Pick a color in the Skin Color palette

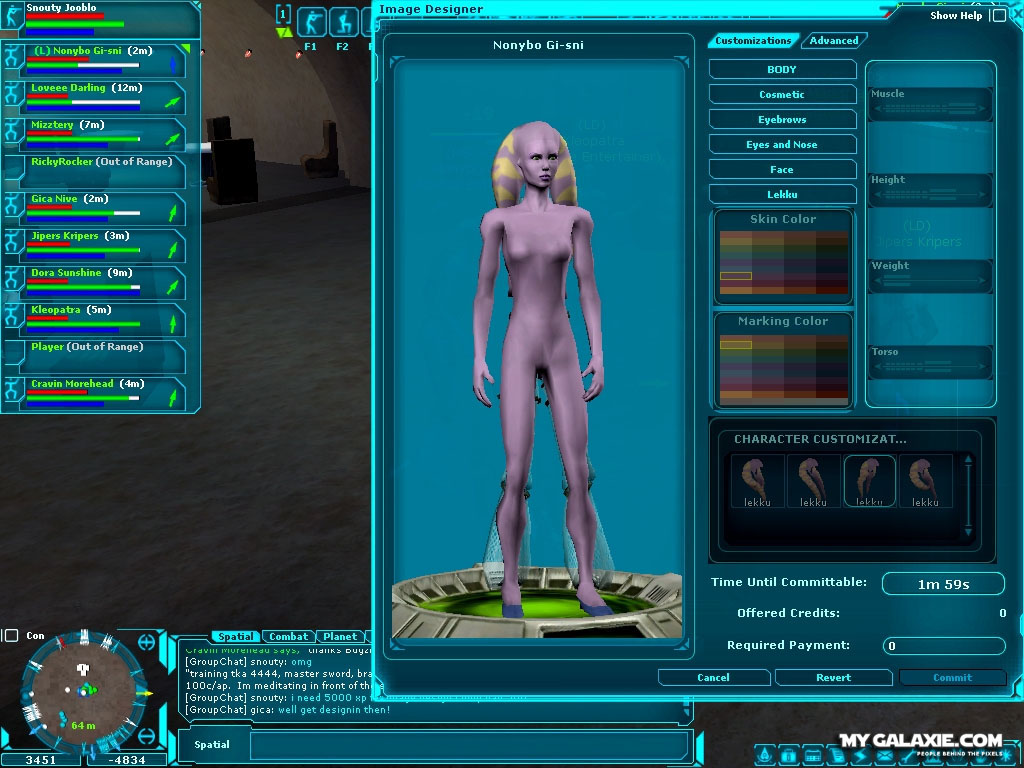783,262
